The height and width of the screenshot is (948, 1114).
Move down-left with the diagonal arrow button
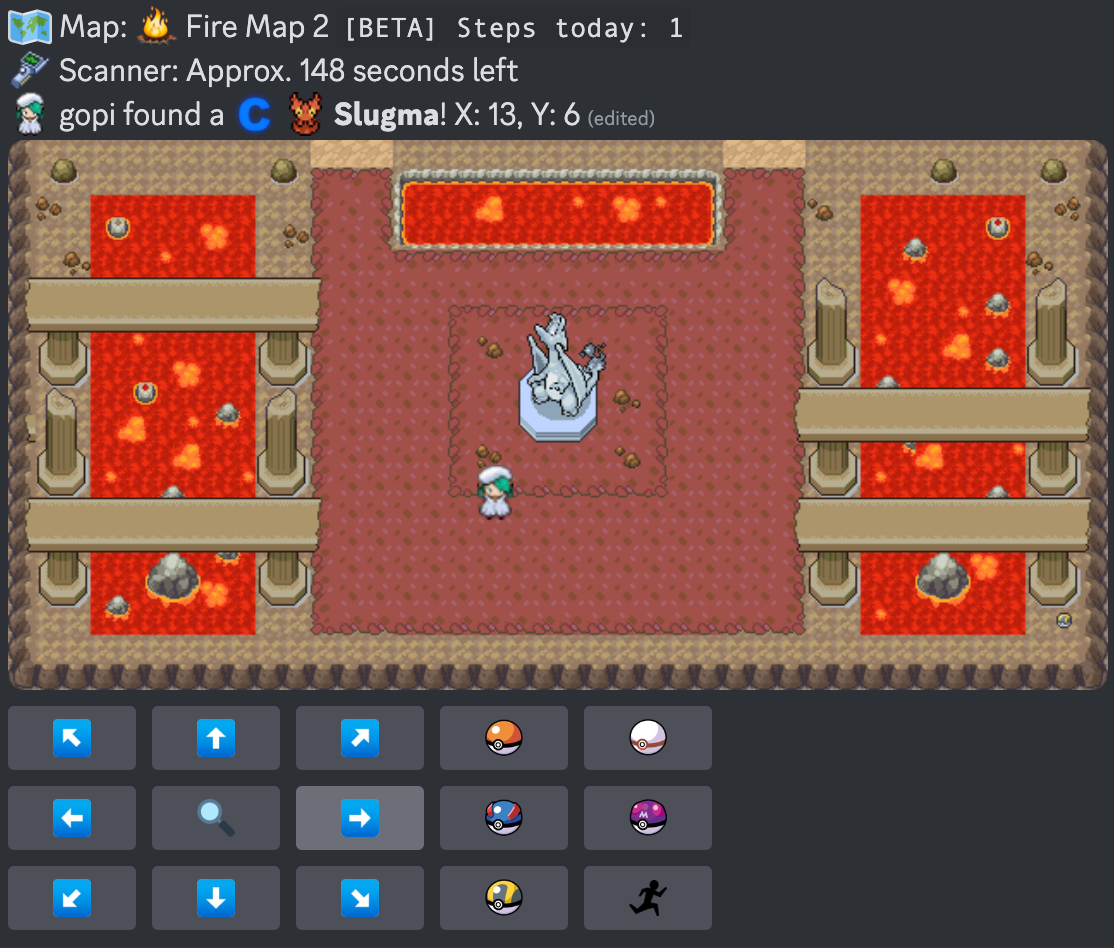(72, 898)
